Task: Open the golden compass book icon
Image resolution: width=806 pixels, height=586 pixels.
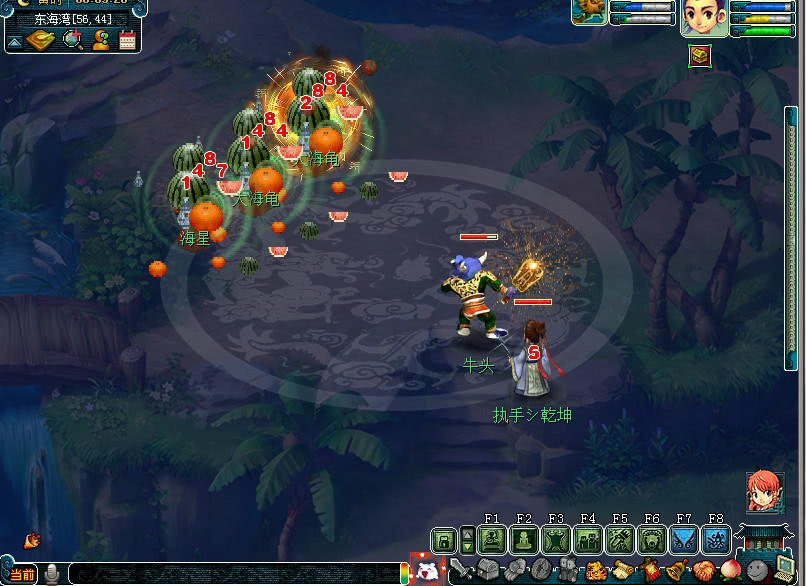Action: [43, 40]
